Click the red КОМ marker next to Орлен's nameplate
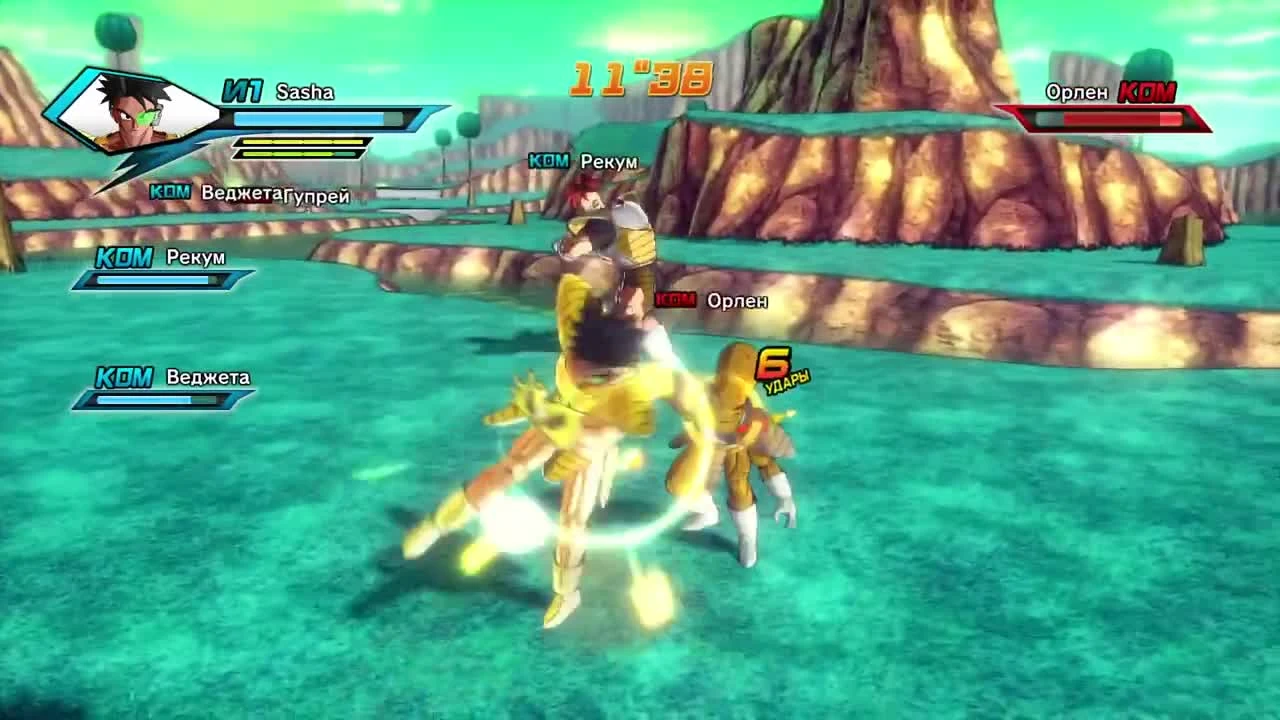 (x=674, y=298)
